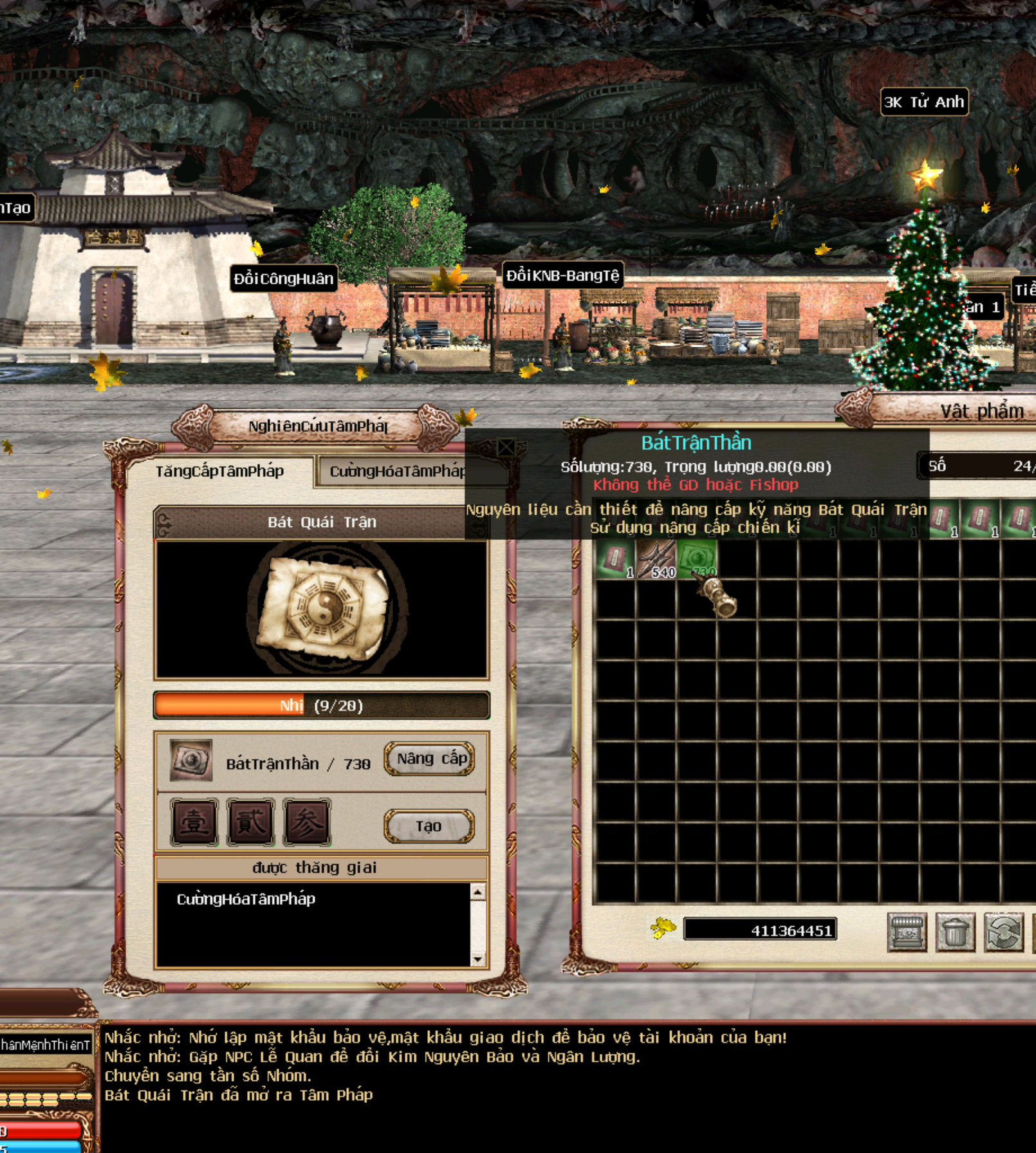Switch to the TăngCấpTâmPháp tab
1036x1153 pixels.
point(219,472)
